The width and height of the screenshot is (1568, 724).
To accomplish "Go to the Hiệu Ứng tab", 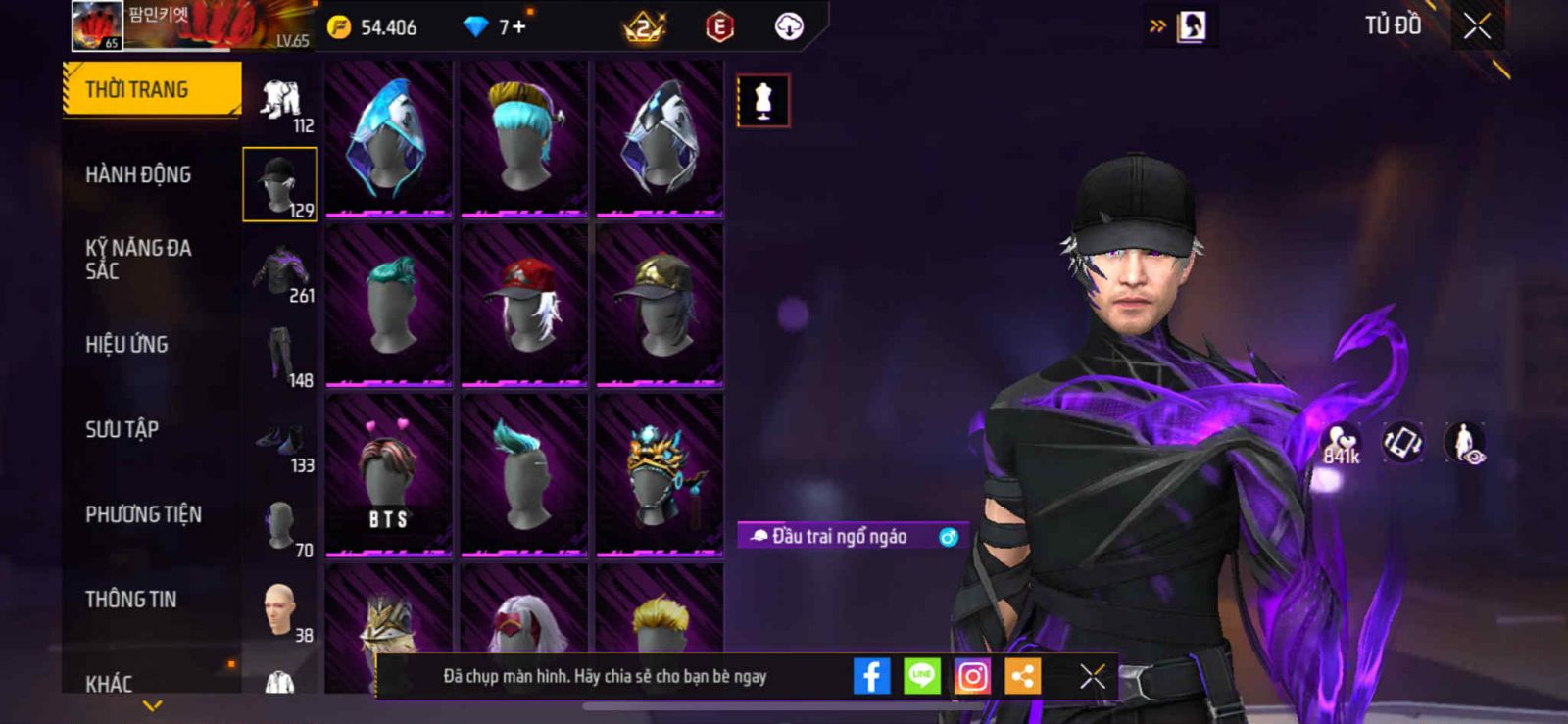I will coord(126,344).
